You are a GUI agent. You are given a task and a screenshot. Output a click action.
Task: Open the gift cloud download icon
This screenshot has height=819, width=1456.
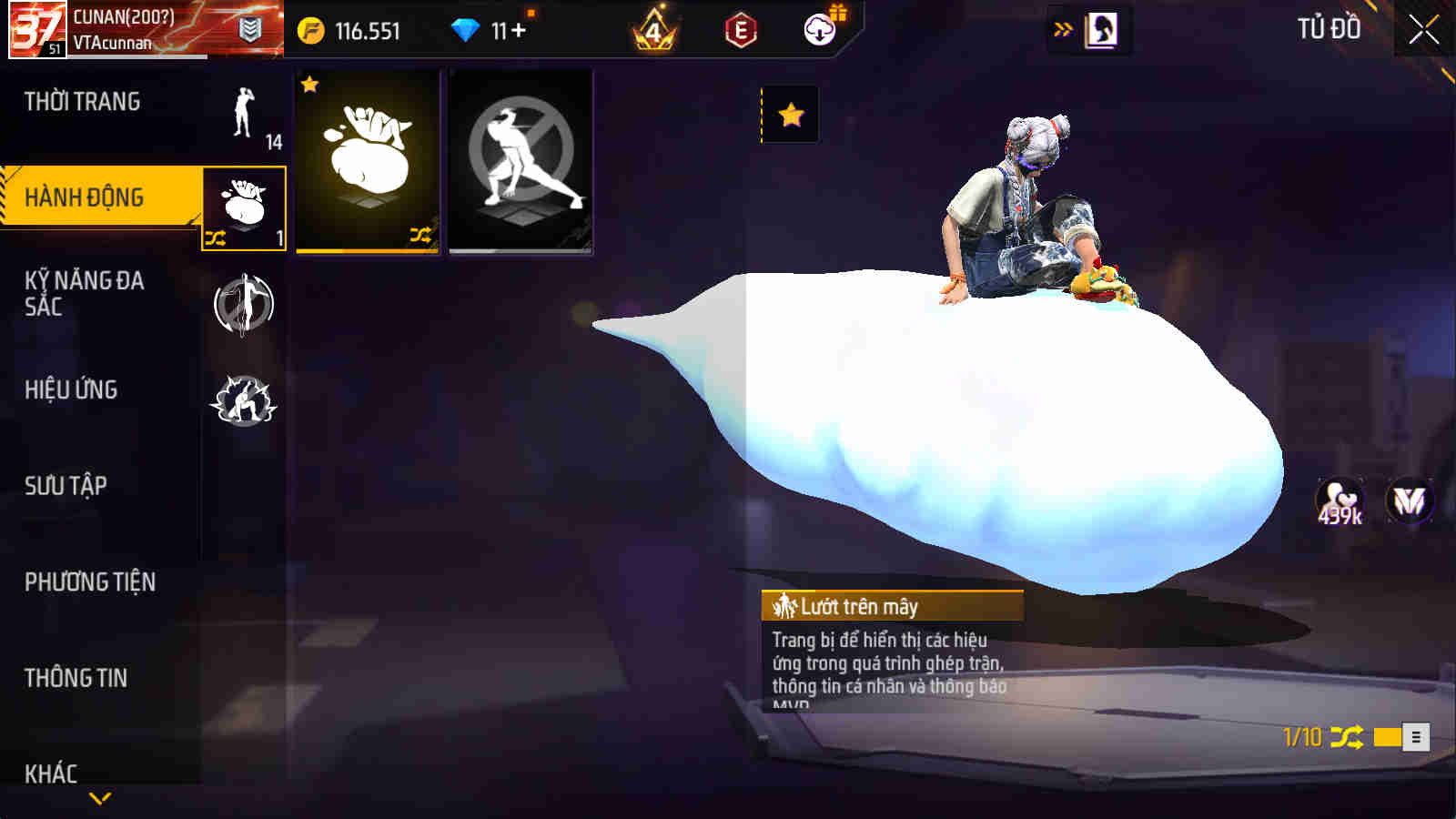click(819, 30)
